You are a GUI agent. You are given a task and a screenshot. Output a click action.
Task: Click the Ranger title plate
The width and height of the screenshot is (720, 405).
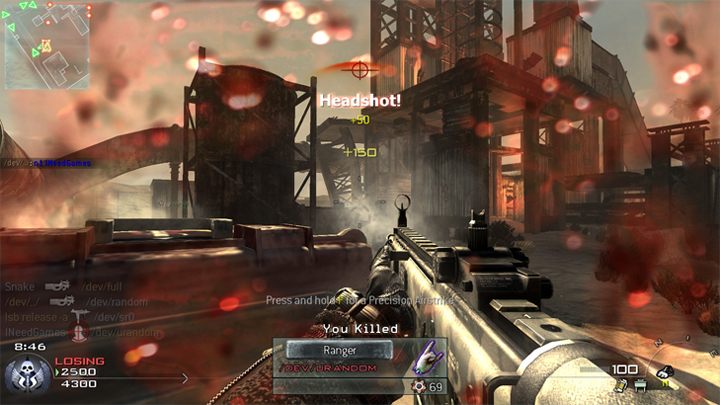click(x=338, y=351)
